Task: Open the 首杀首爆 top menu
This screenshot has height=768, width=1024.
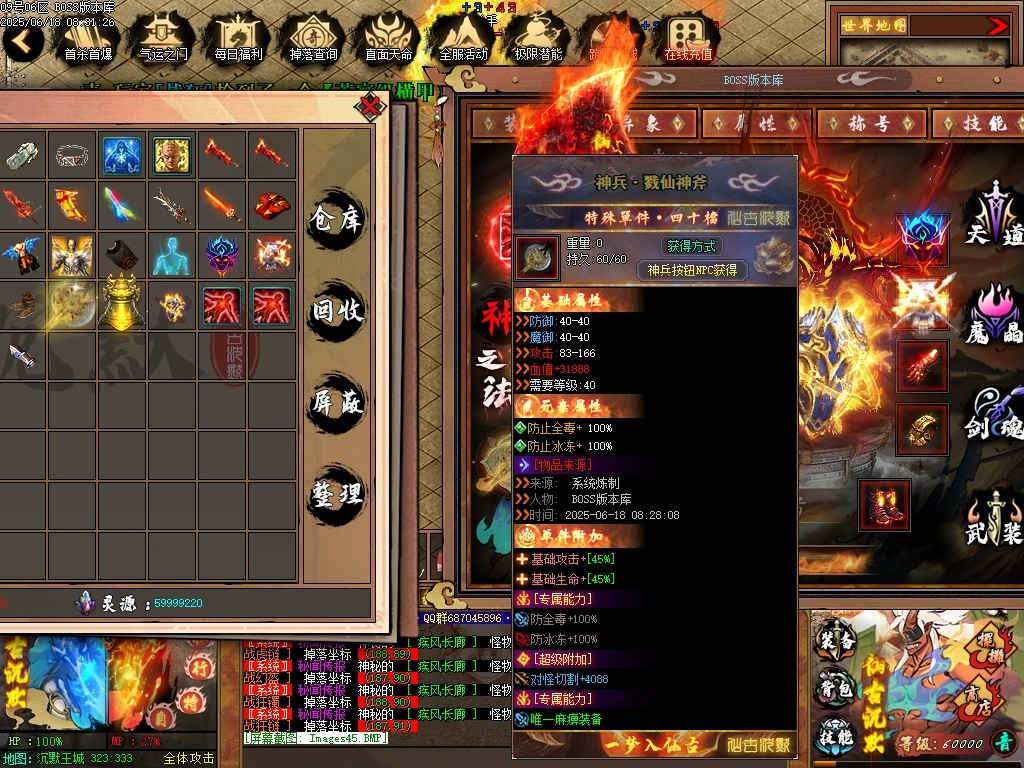Action: point(87,38)
